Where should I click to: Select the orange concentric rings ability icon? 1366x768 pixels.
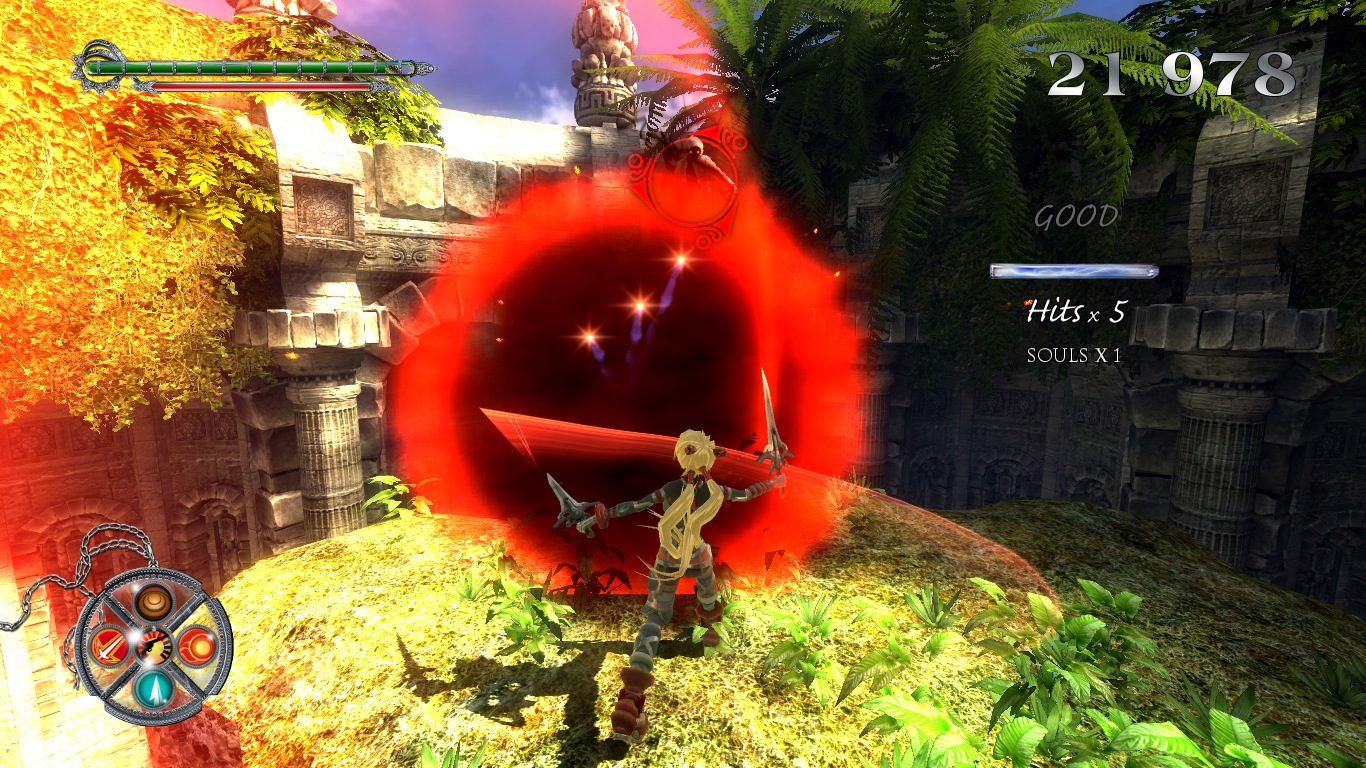(154, 602)
